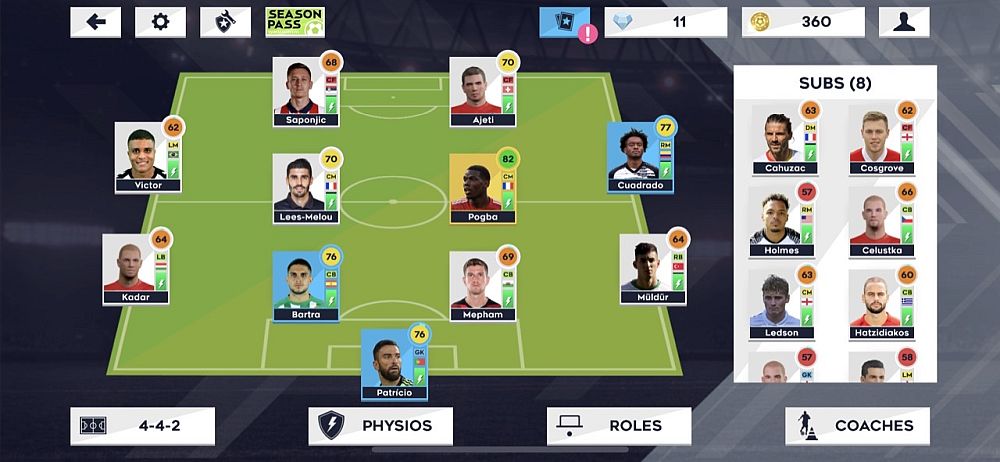Select substitute Celustka
The image size is (1000, 462).
(880, 221)
